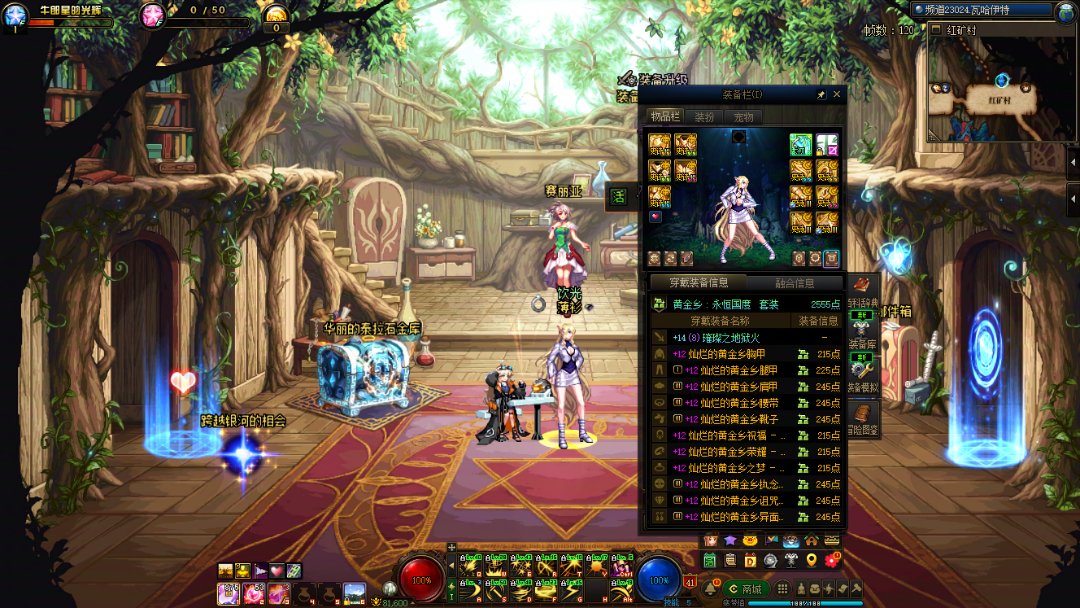Image resolution: width=1080 pixels, height=608 pixels.
Task: Open the house icon in the bottom menu
Action: [x=811, y=541]
